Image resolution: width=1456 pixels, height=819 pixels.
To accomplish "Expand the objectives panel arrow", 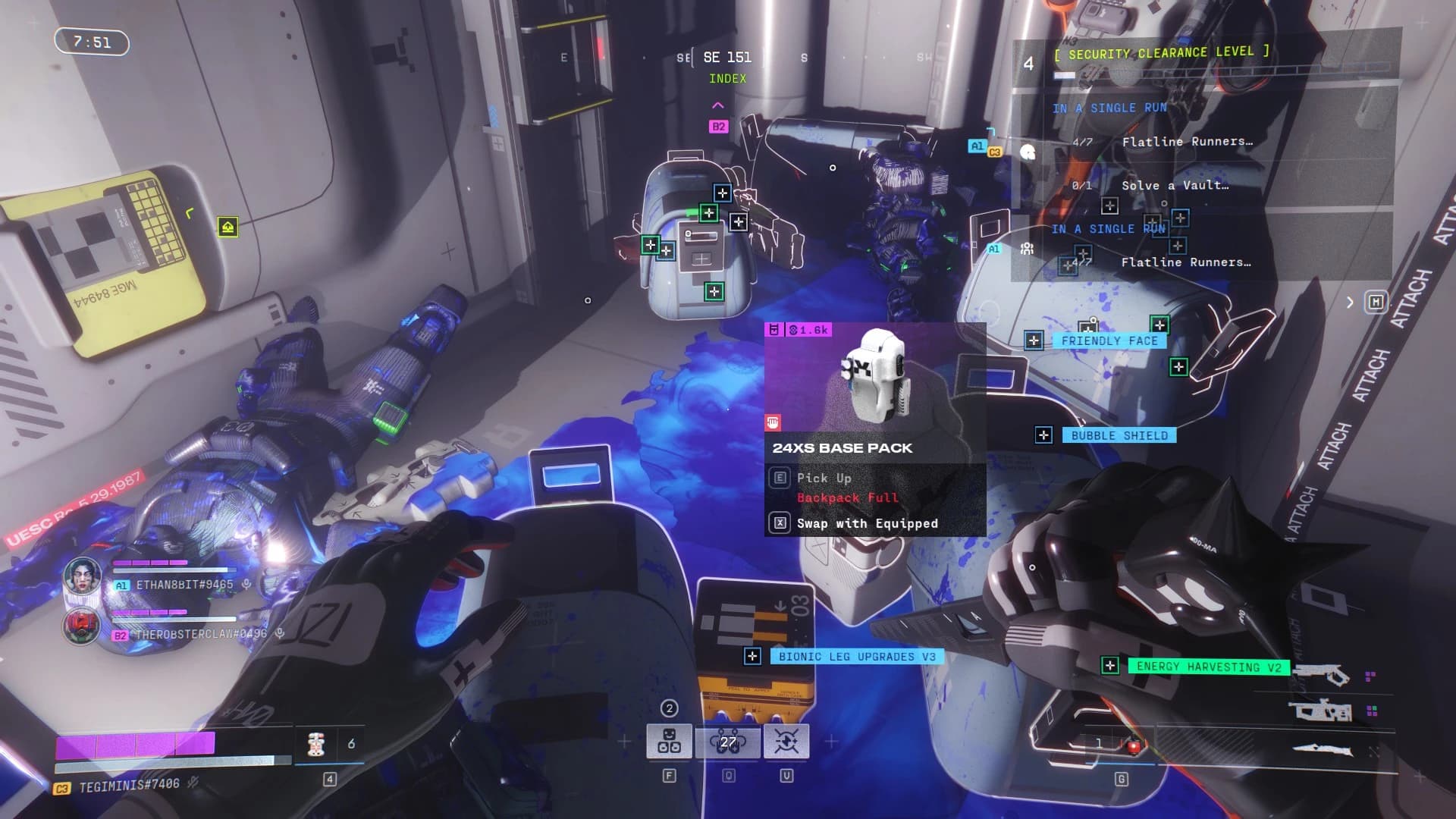I will [1350, 303].
